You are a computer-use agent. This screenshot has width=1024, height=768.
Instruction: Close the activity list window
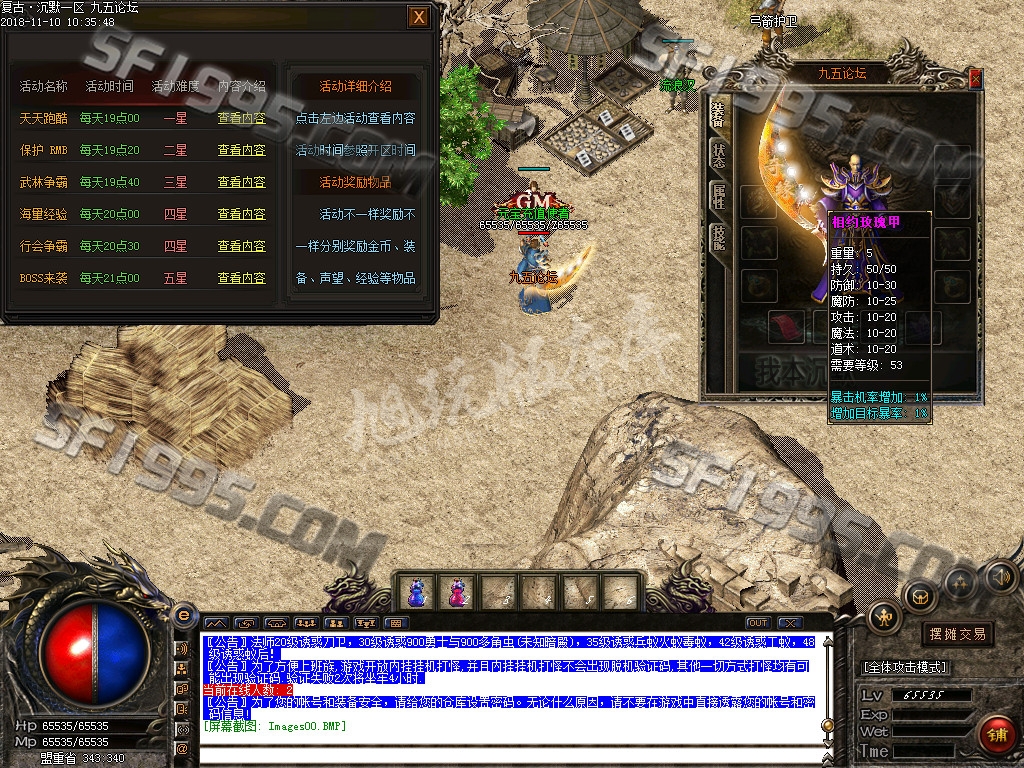tap(419, 17)
